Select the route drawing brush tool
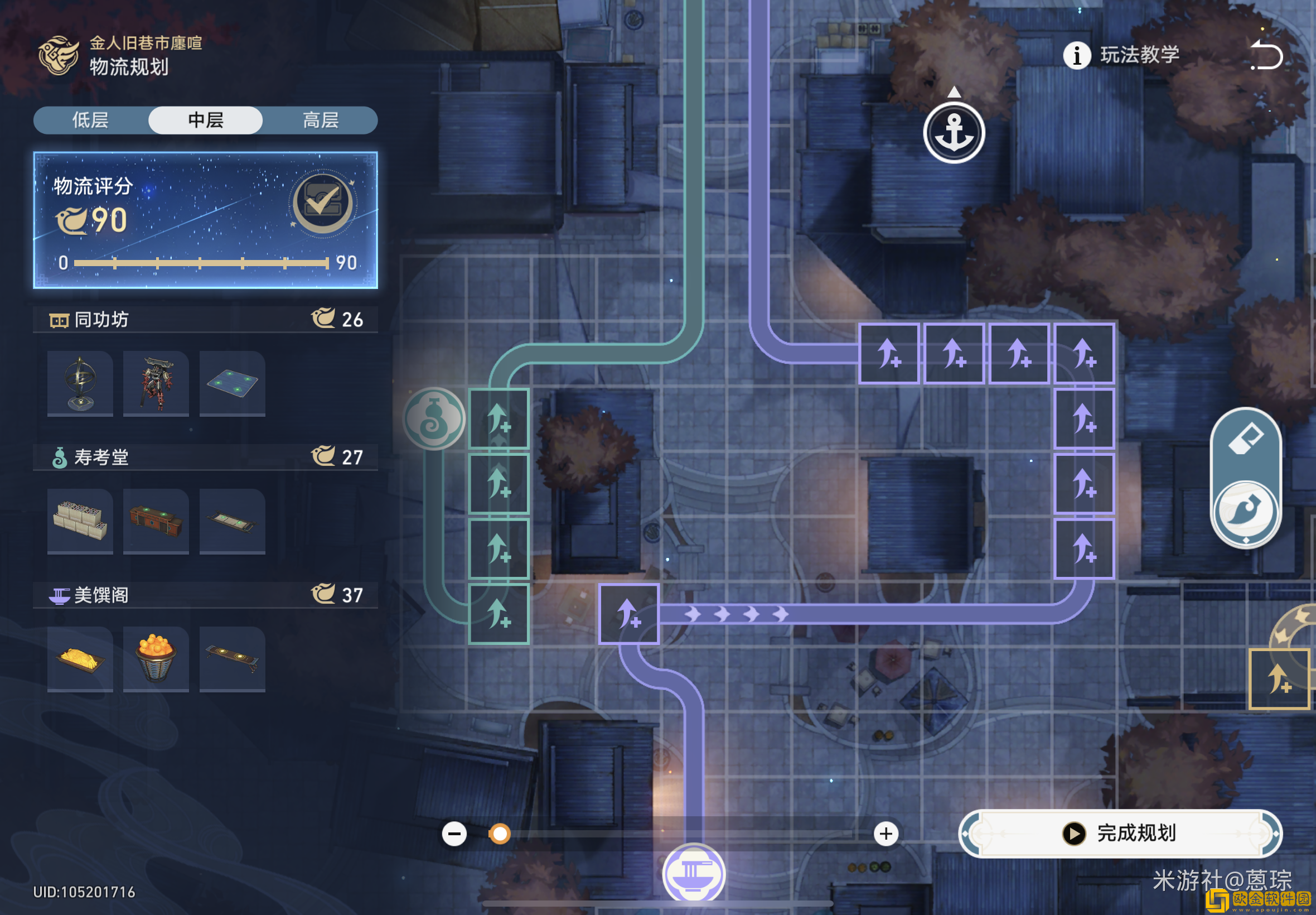This screenshot has height=915, width=1316. 1246,511
